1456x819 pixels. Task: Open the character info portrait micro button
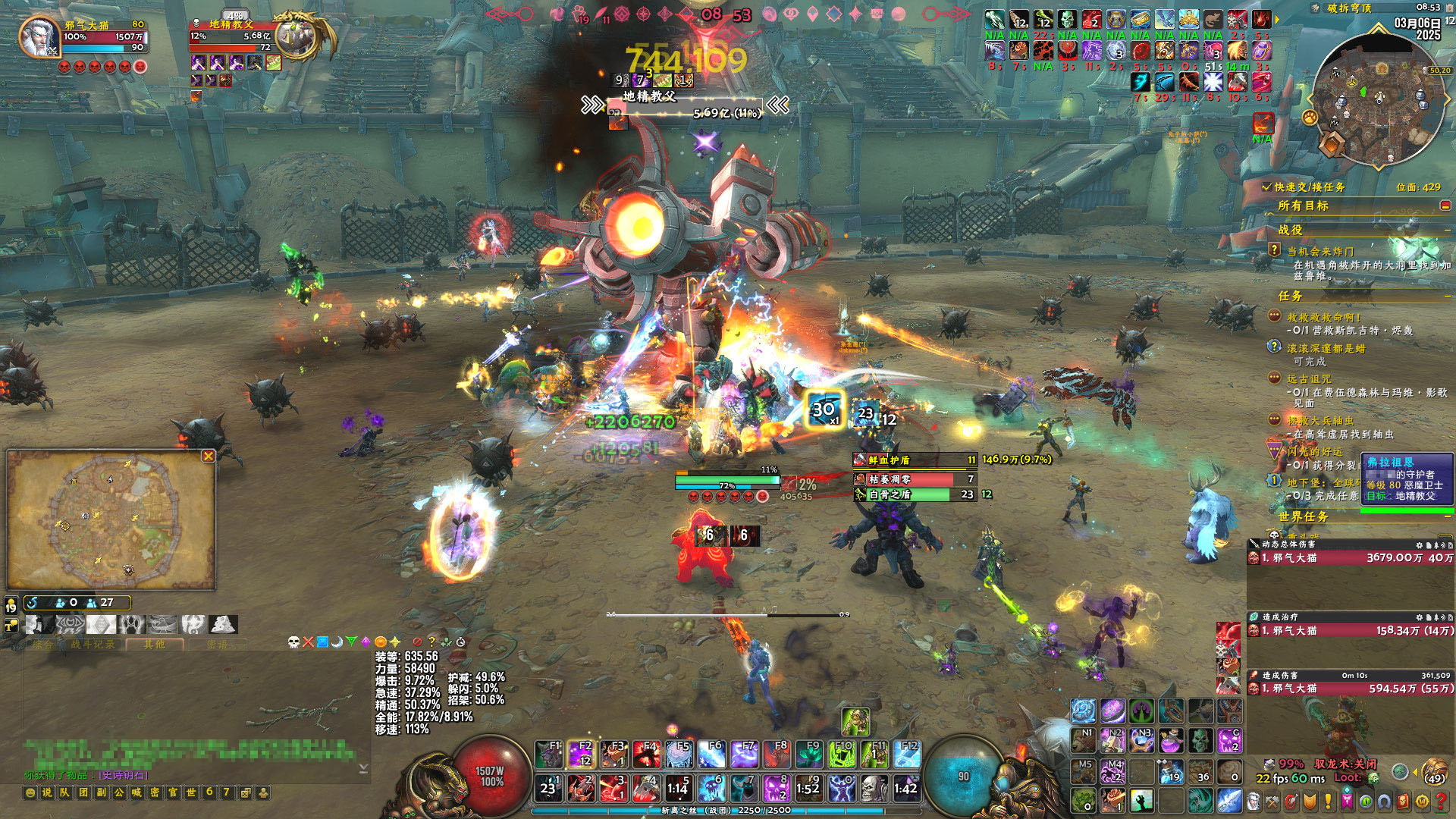[x=1254, y=801]
